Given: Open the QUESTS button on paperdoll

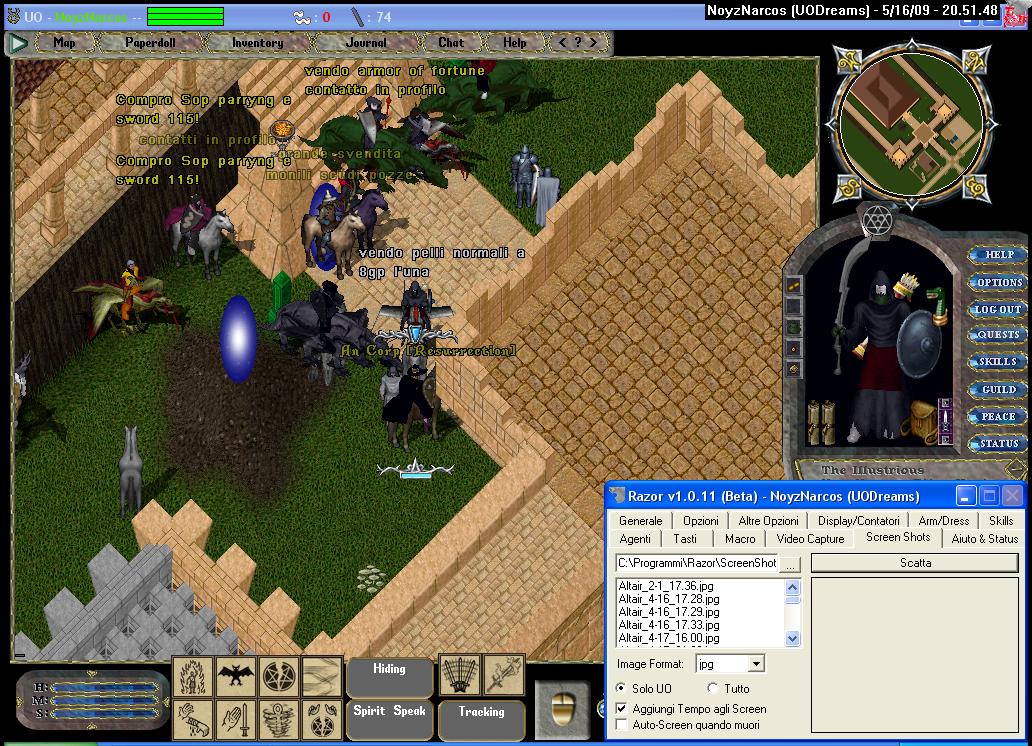Looking at the screenshot, I should point(999,335).
